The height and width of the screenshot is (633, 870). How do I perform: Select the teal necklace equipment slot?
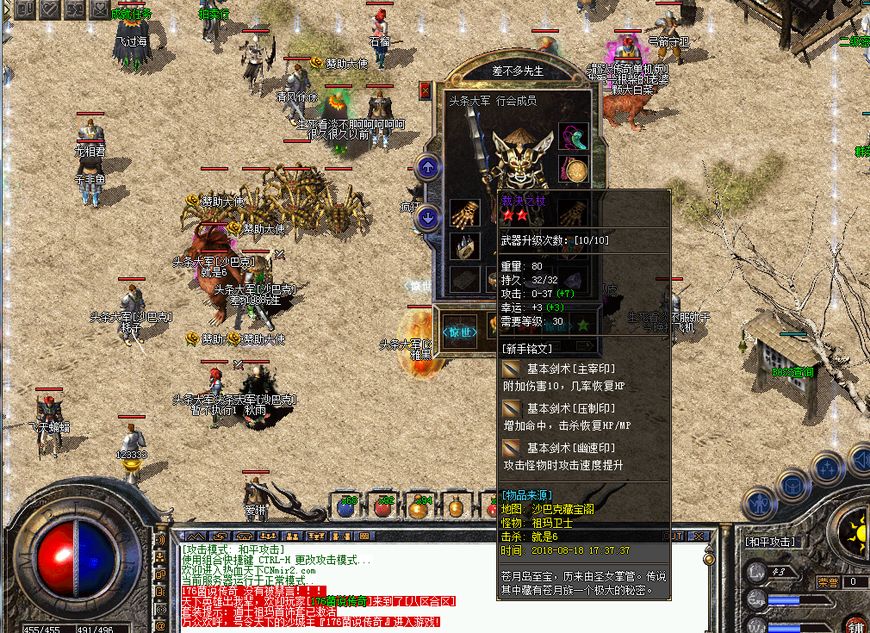tap(572, 136)
